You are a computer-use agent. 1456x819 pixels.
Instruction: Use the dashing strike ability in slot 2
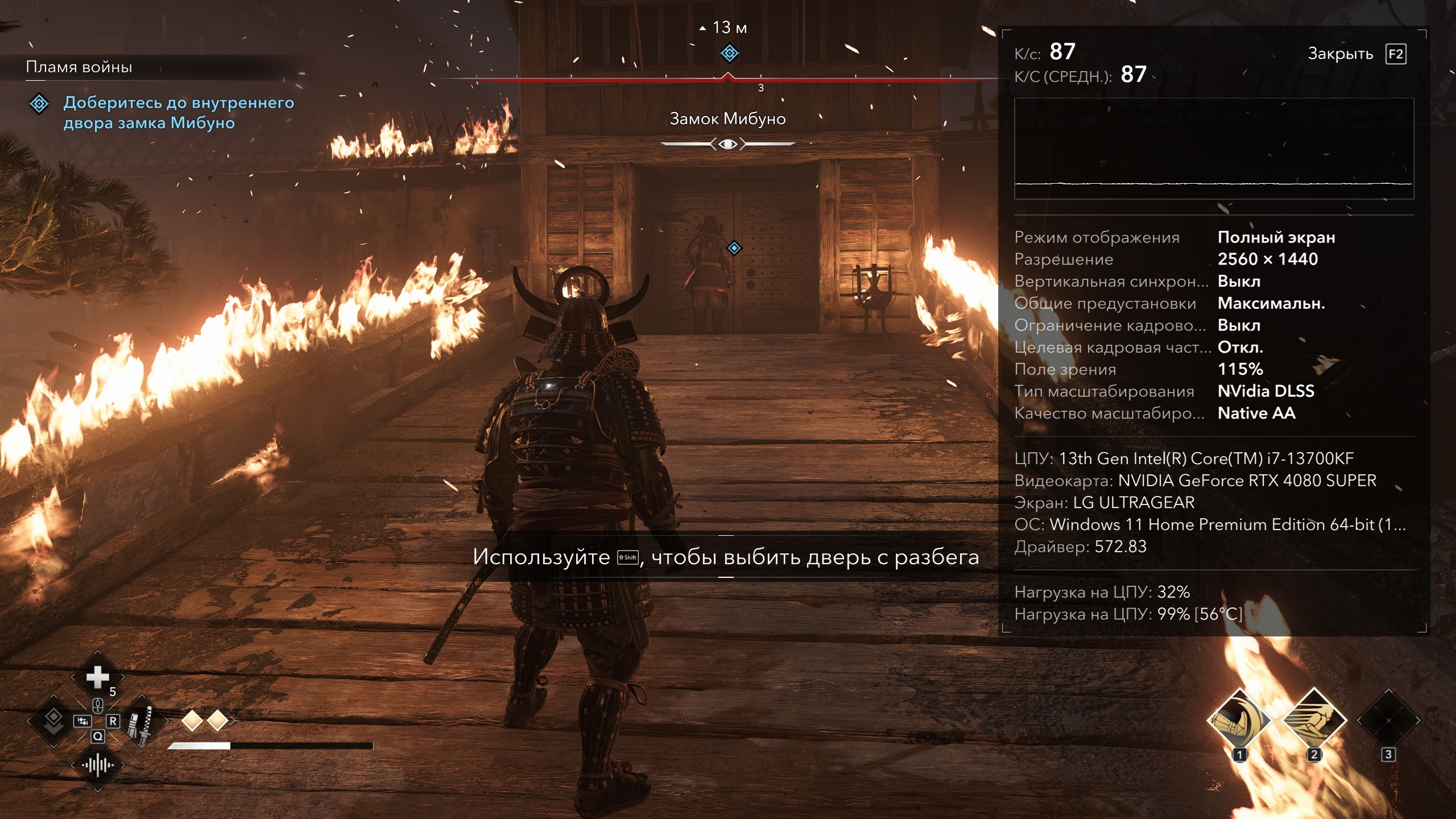click(x=1314, y=721)
